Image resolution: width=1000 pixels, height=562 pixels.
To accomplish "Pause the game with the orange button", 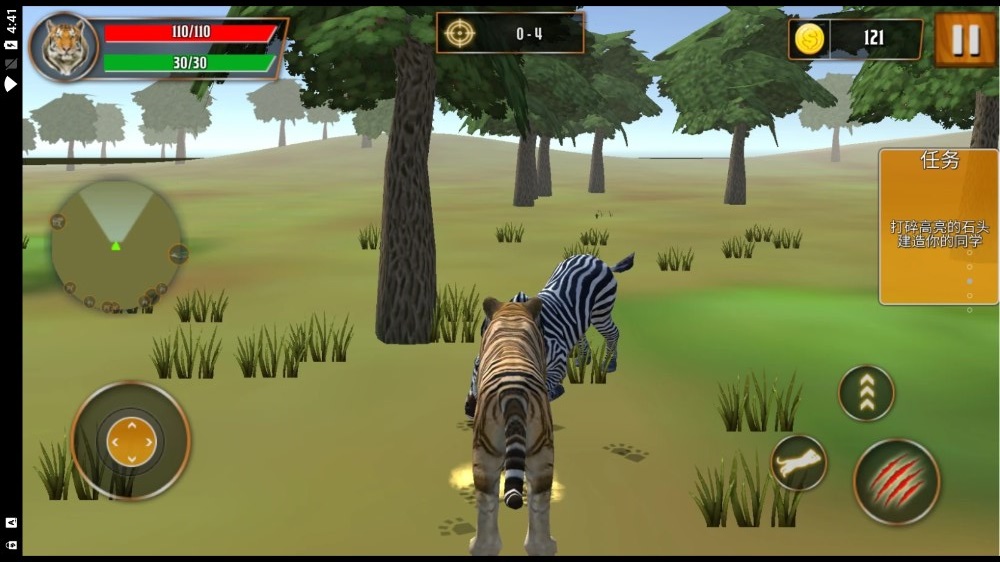I will [x=964, y=39].
